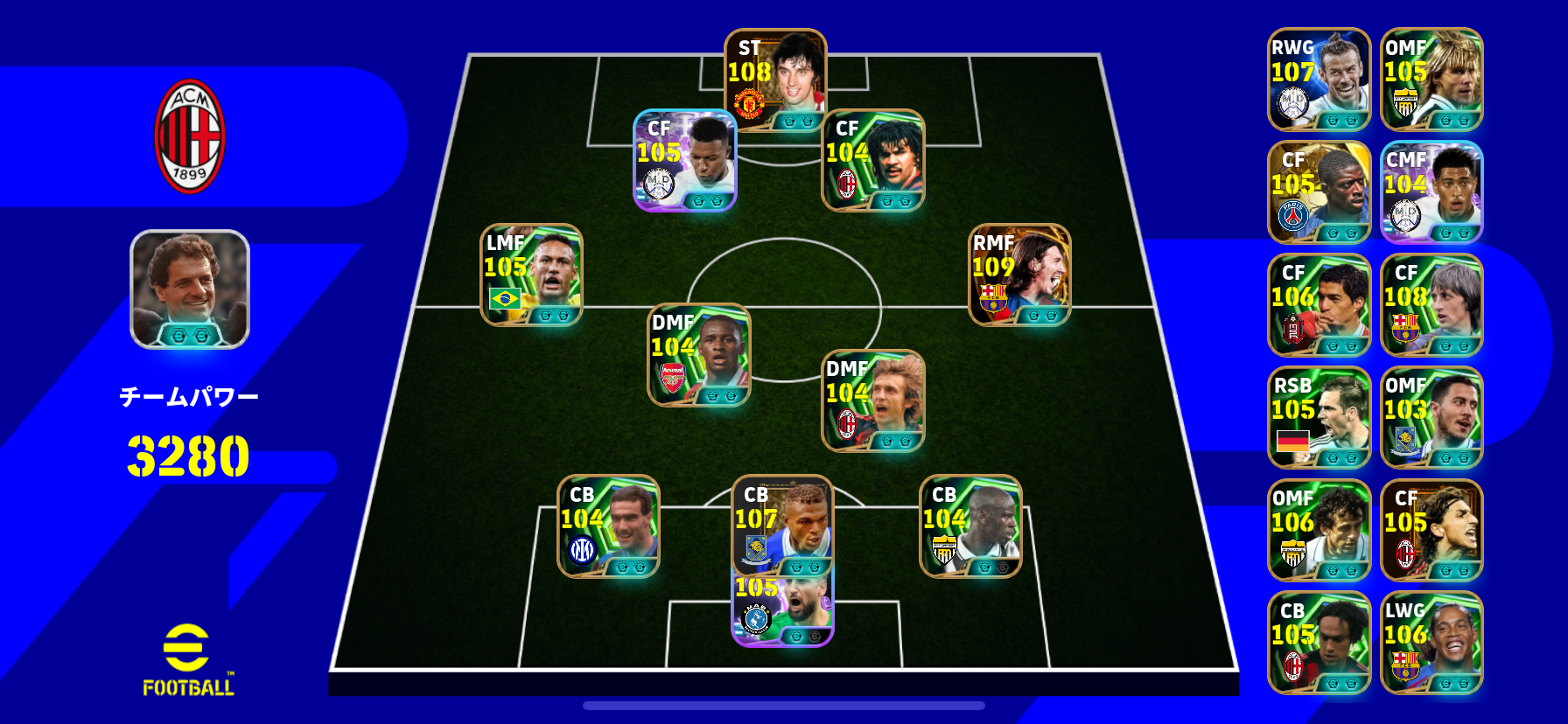Select substitute LWG 106 Barcelona card
Image resolution: width=1568 pixels, height=724 pixels.
[x=1431, y=644]
